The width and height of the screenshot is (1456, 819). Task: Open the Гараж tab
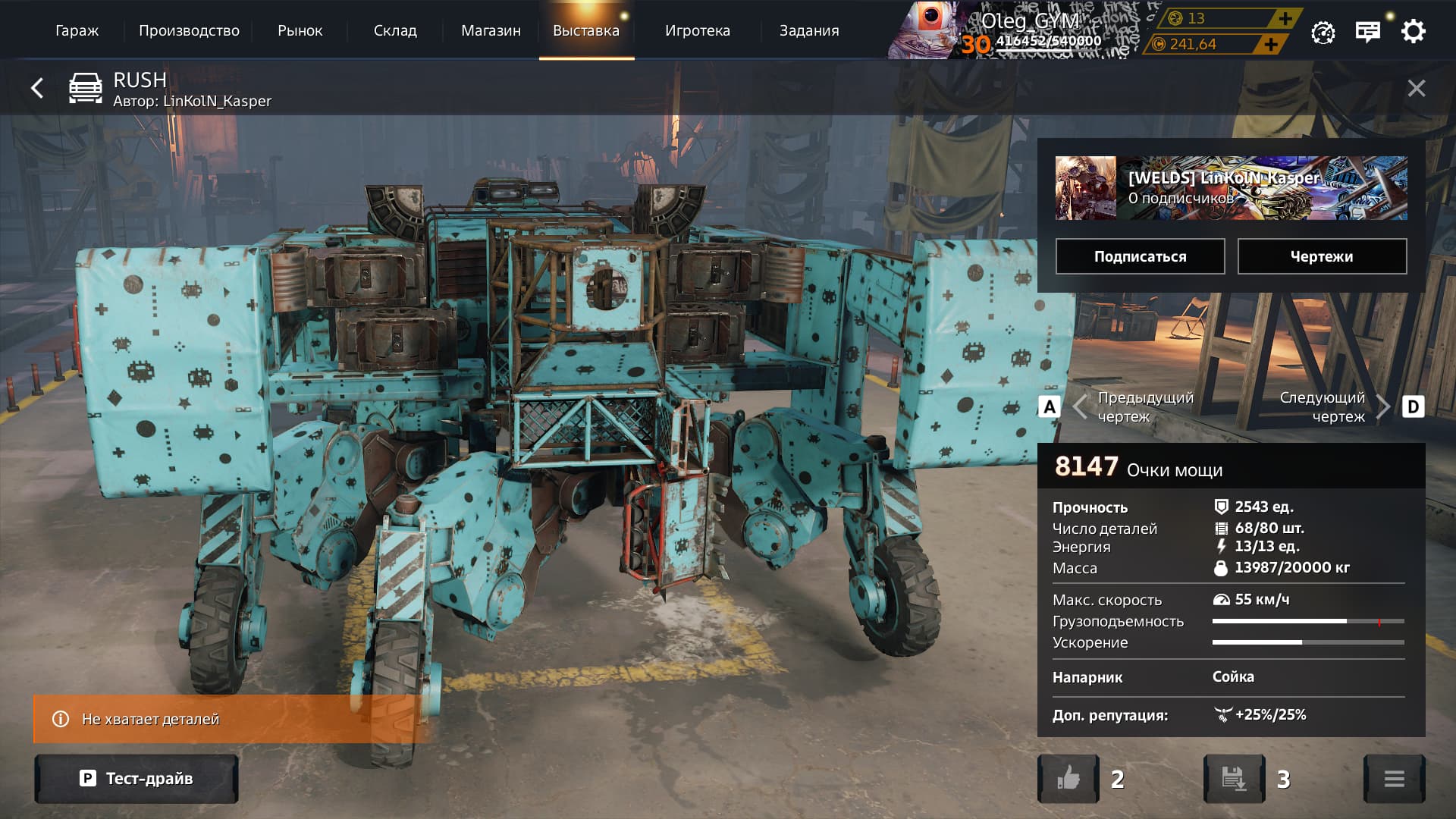pos(77,31)
